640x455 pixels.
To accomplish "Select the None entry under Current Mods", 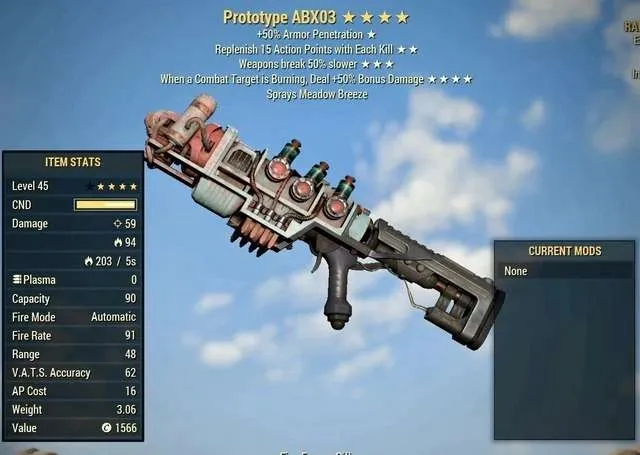I will (x=516, y=271).
